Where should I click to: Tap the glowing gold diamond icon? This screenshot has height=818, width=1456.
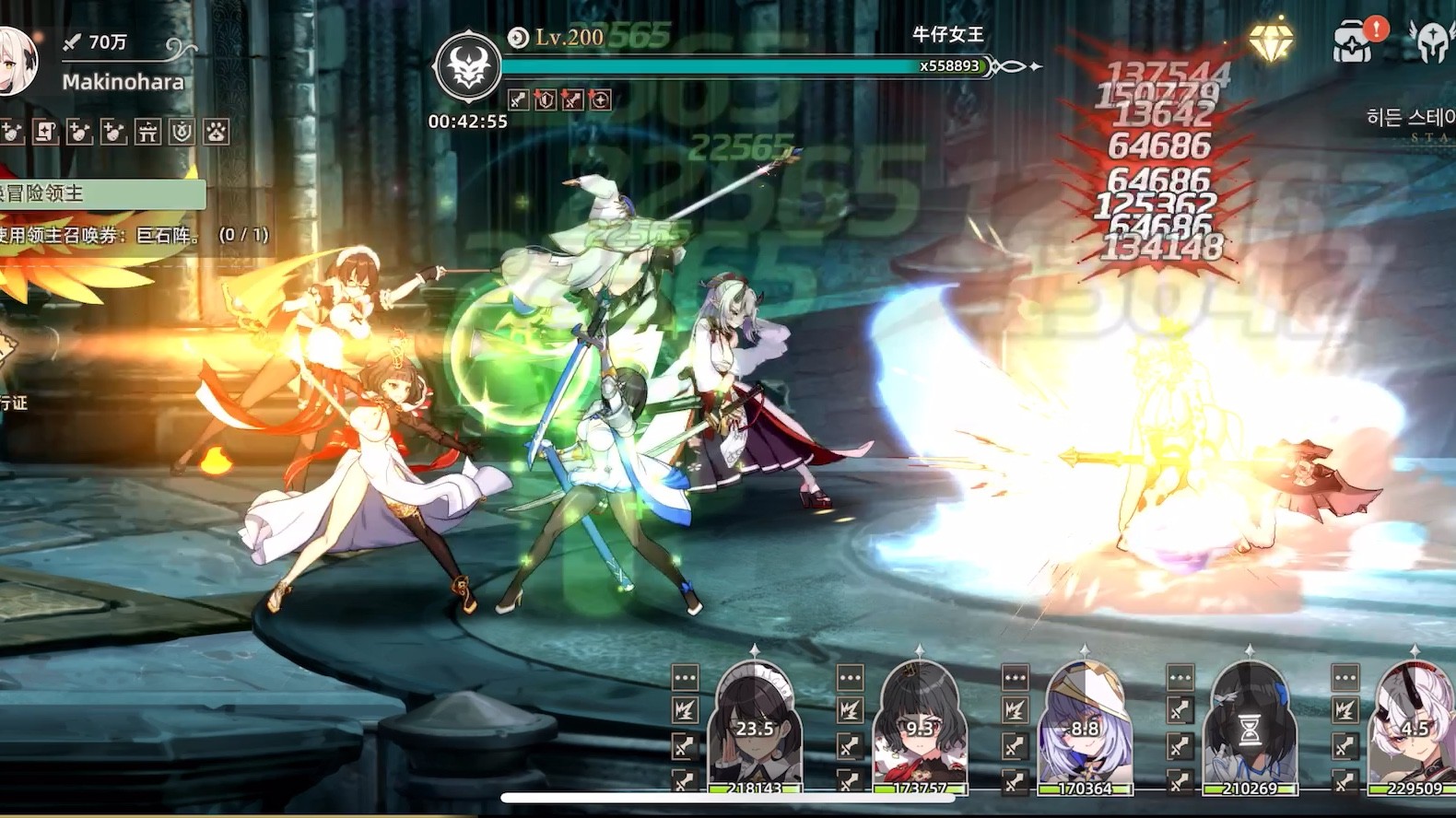(1272, 41)
